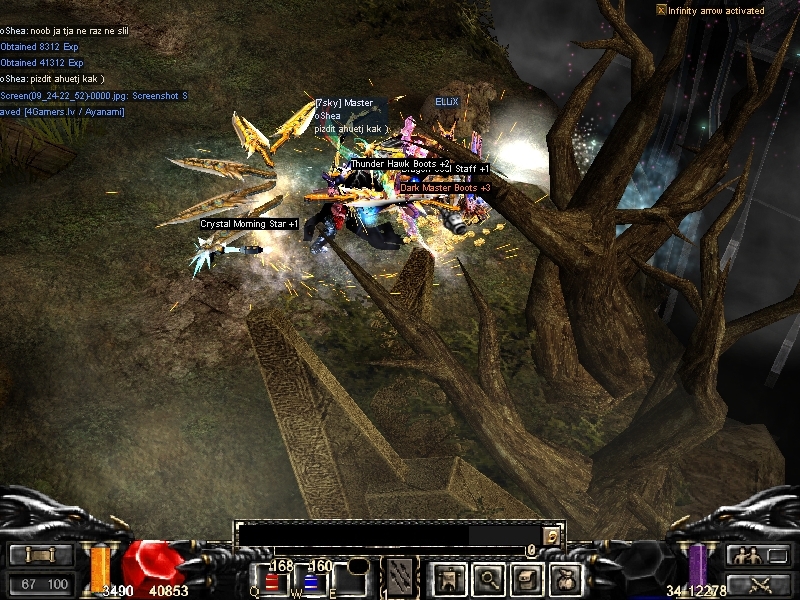Screen dimensions: 800x600
Task: Select the active arrow skill slot
Action: point(401,577)
